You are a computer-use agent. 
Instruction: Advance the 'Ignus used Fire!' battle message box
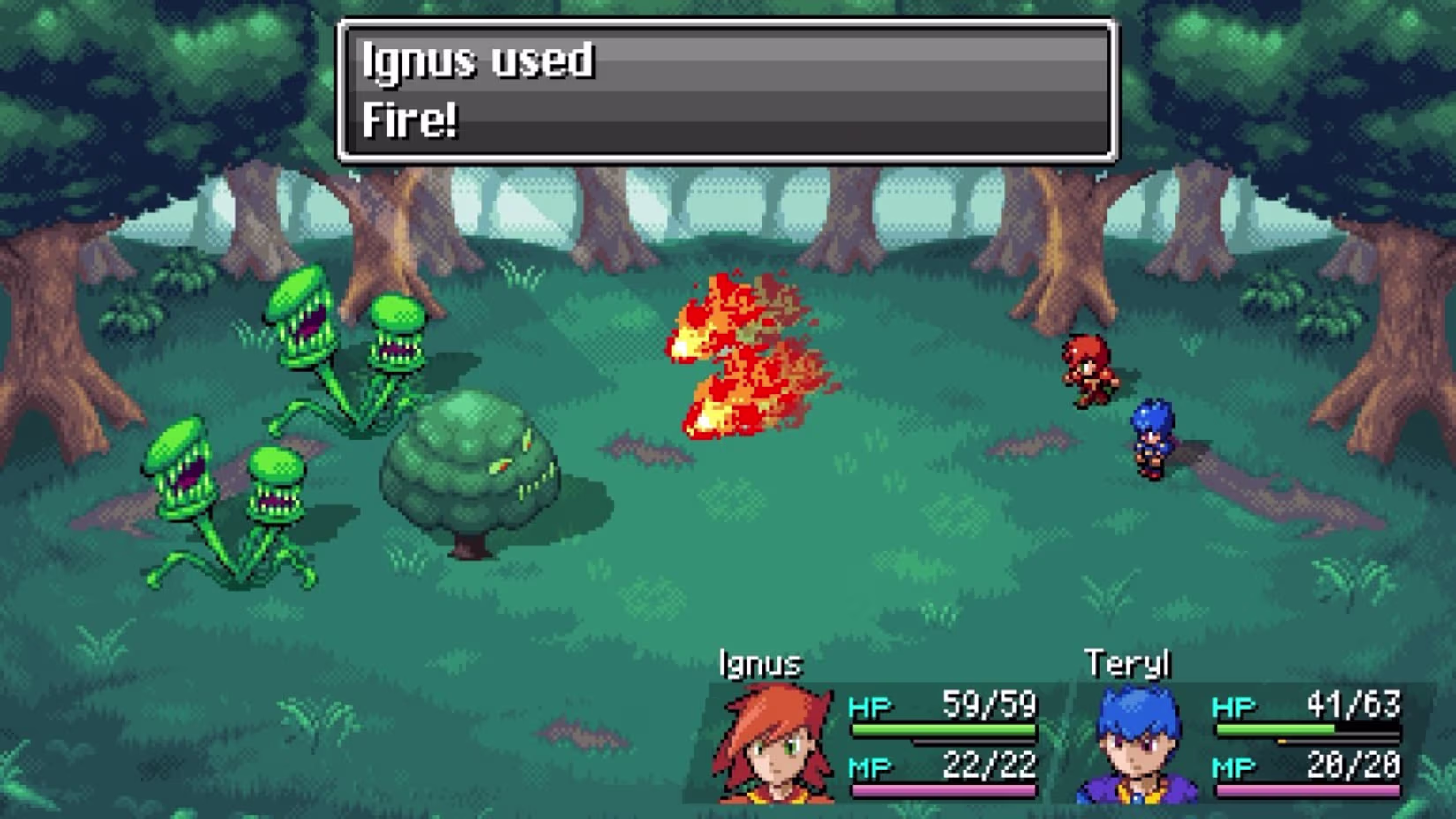(x=727, y=91)
